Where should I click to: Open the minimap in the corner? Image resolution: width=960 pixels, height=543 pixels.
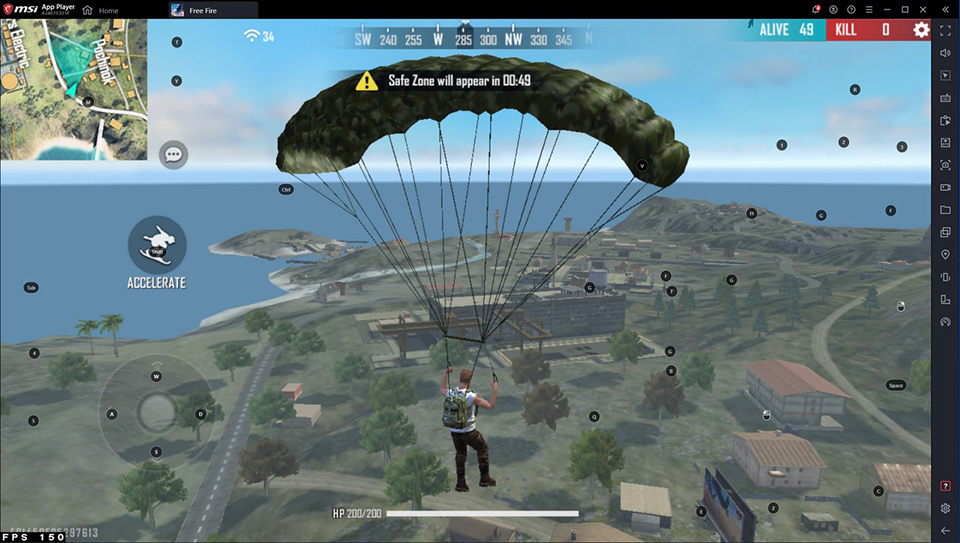pos(73,89)
